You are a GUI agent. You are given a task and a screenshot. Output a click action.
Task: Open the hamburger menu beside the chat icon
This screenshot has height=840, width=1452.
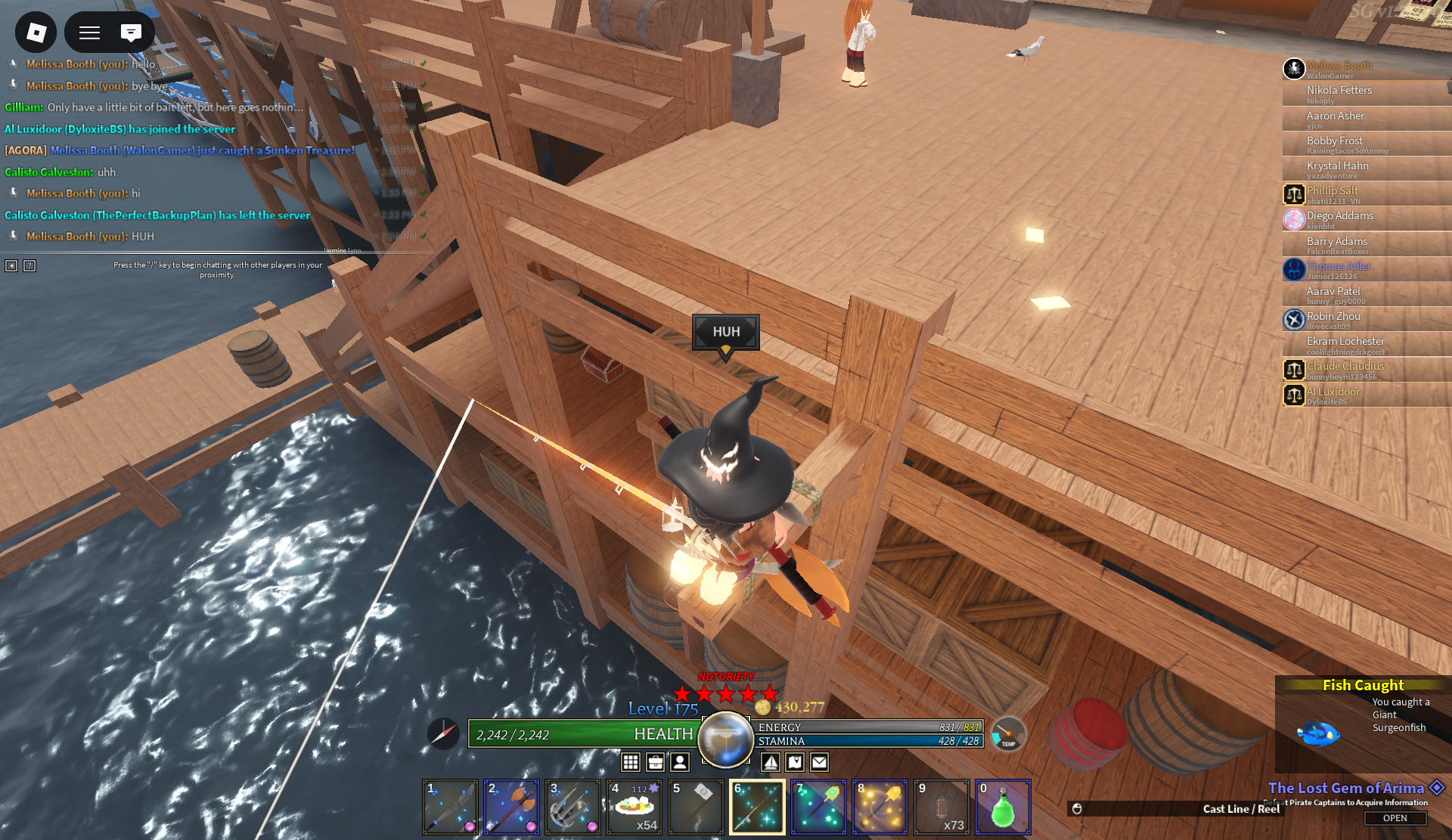[90, 32]
